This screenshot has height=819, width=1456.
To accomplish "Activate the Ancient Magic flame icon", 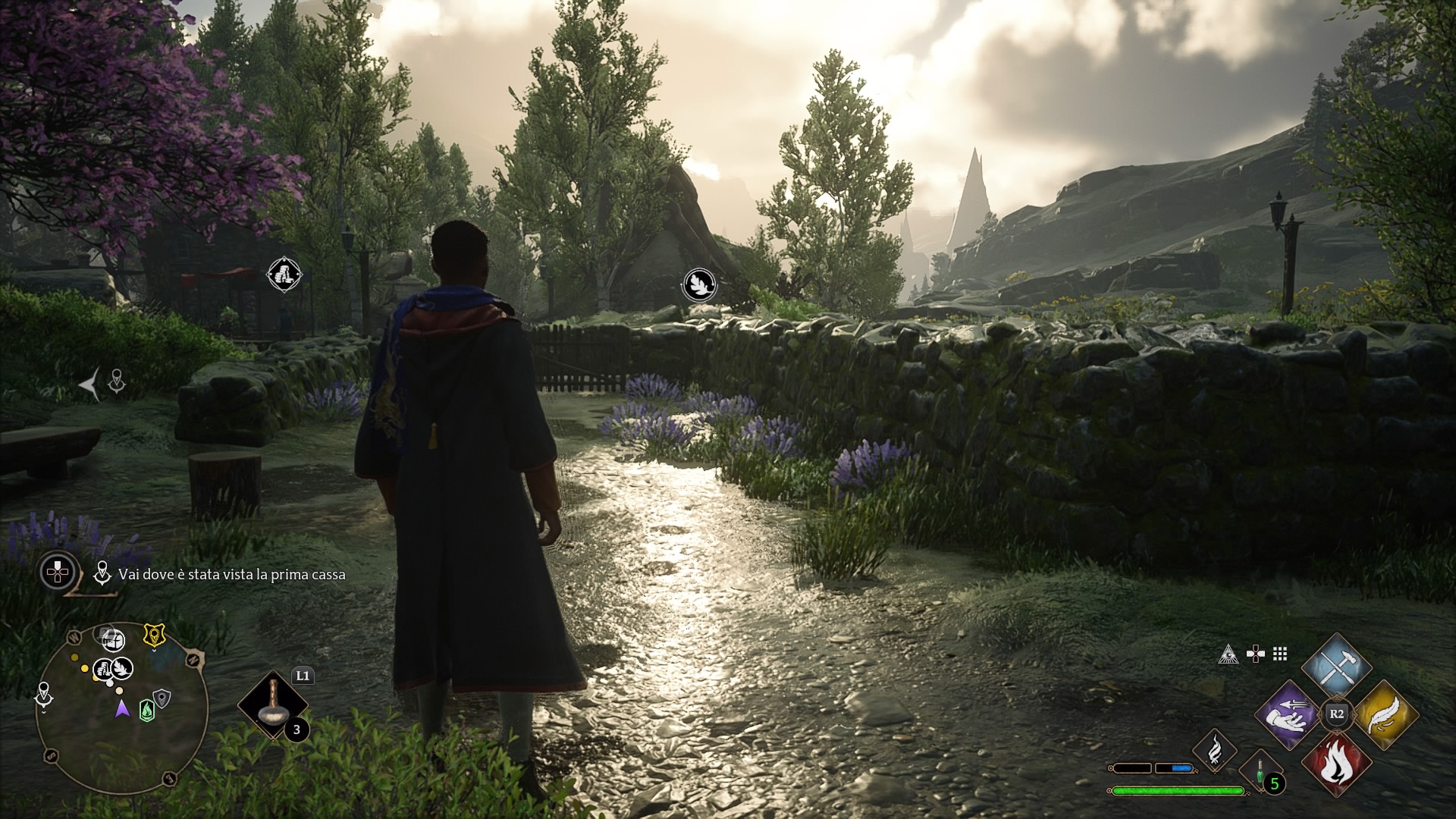I will pyautogui.click(x=1215, y=750).
